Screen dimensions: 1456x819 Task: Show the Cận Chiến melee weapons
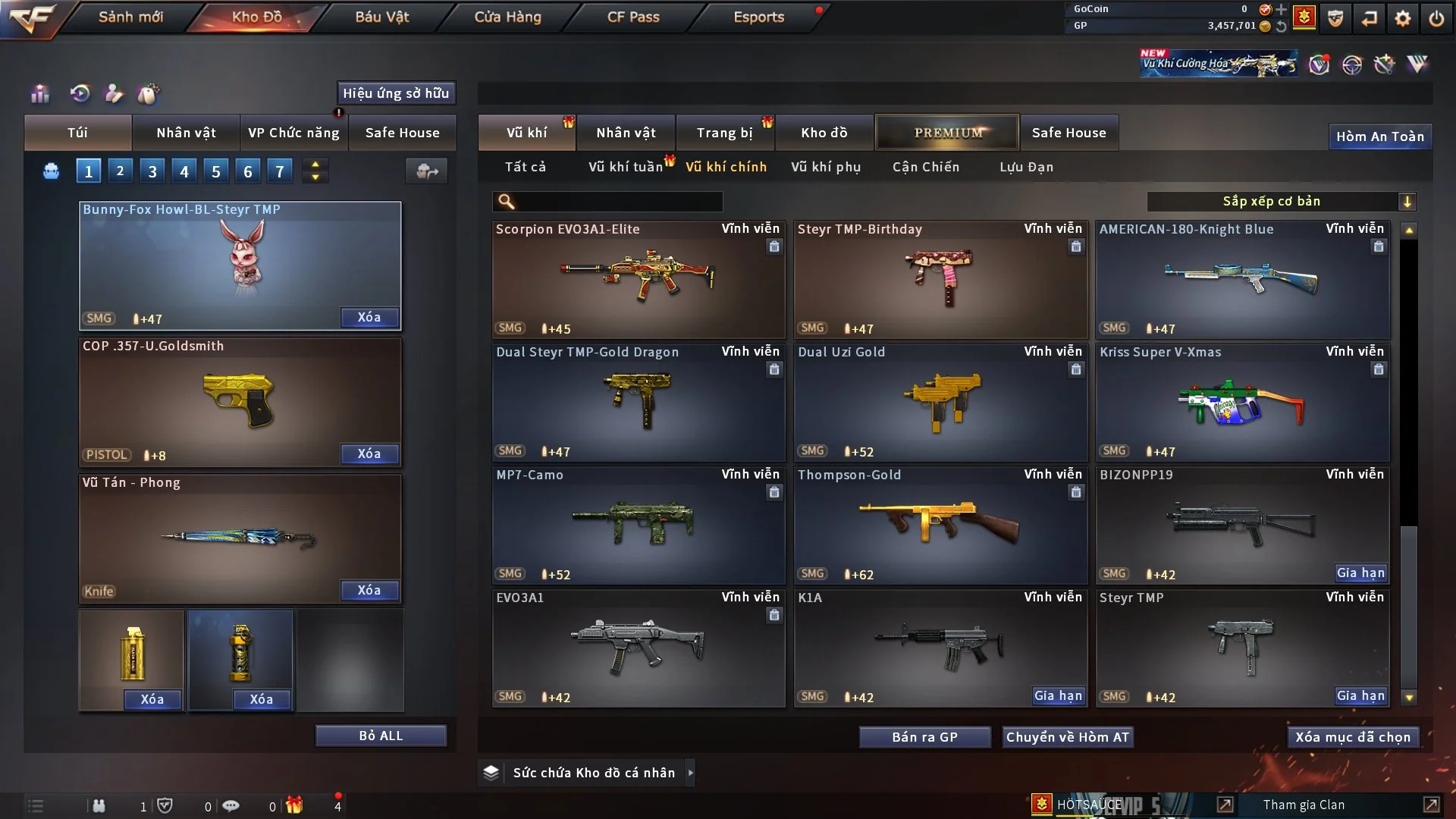coord(925,167)
